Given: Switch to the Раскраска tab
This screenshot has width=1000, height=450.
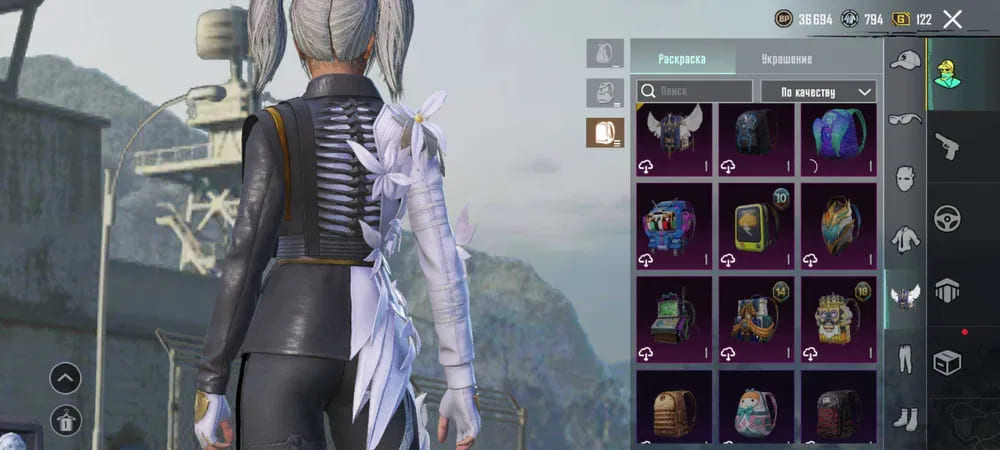Looking at the screenshot, I should click(x=682, y=59).
